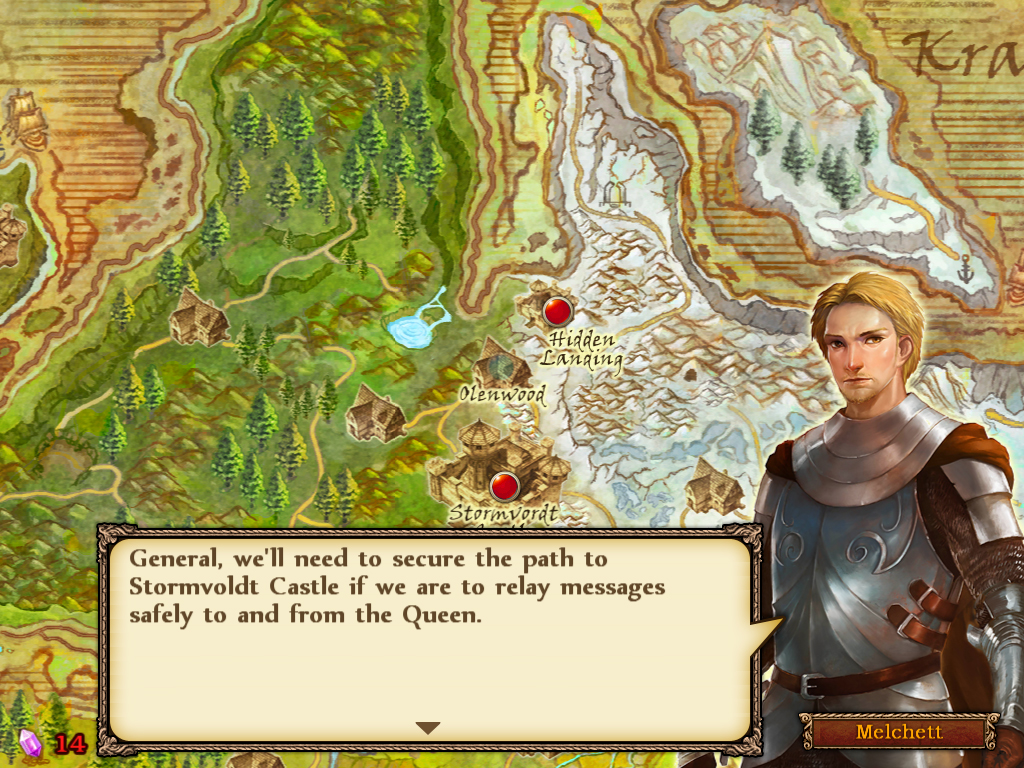Select the Hidden Landing red map marker

[x=557, y=311]
